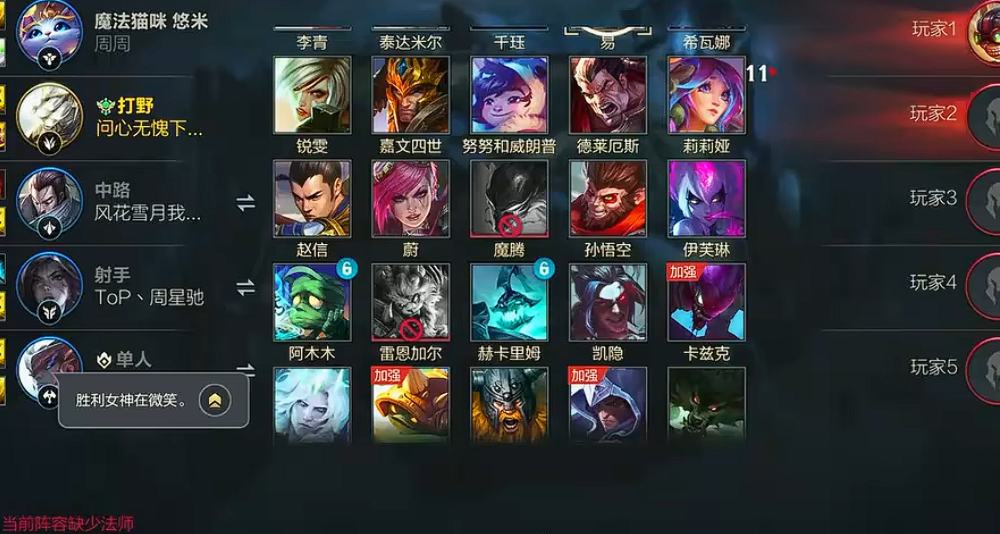Tap the banned champion Nocturne (魔腾)
This screenshot has height=534, width=1000.
510,199
